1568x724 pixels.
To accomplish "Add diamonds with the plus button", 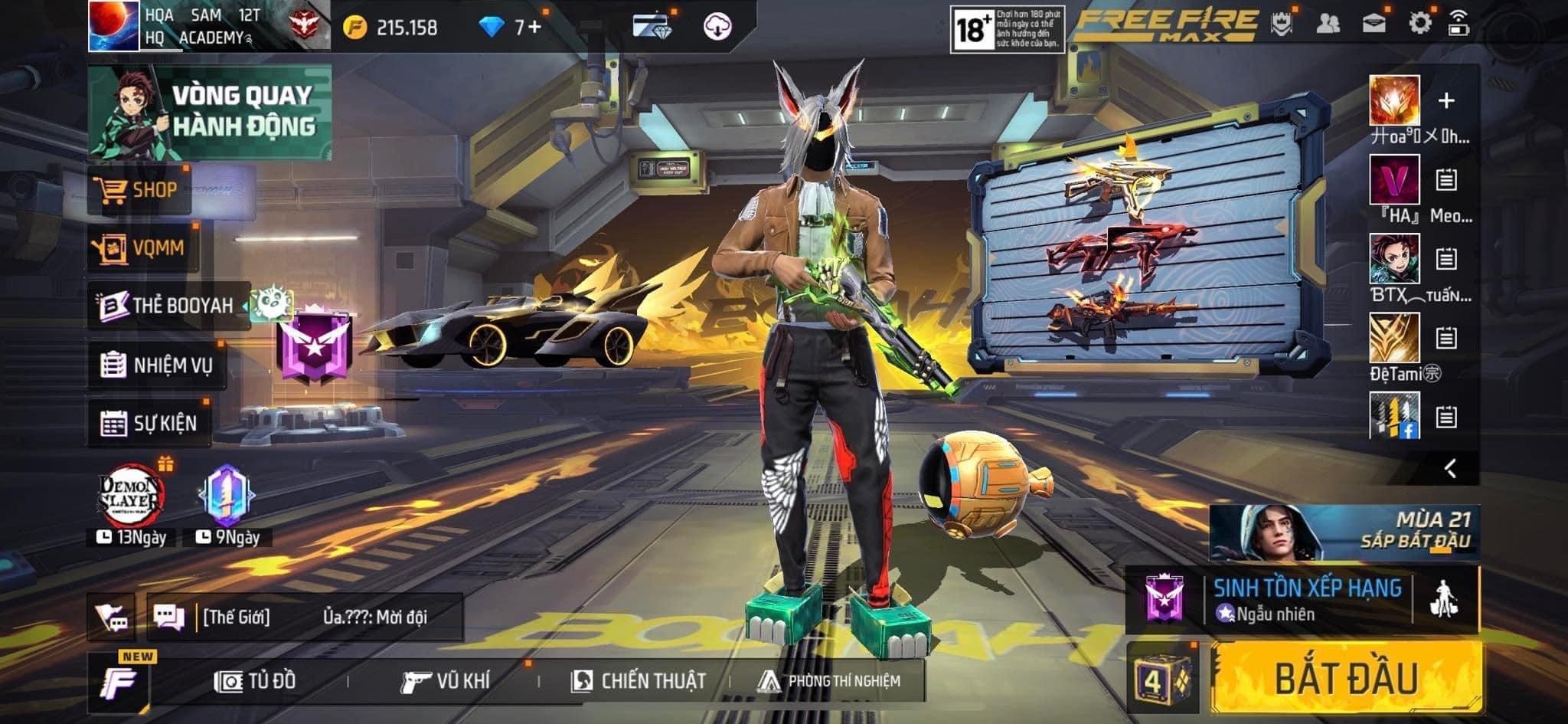I will (x=534, y=28).
